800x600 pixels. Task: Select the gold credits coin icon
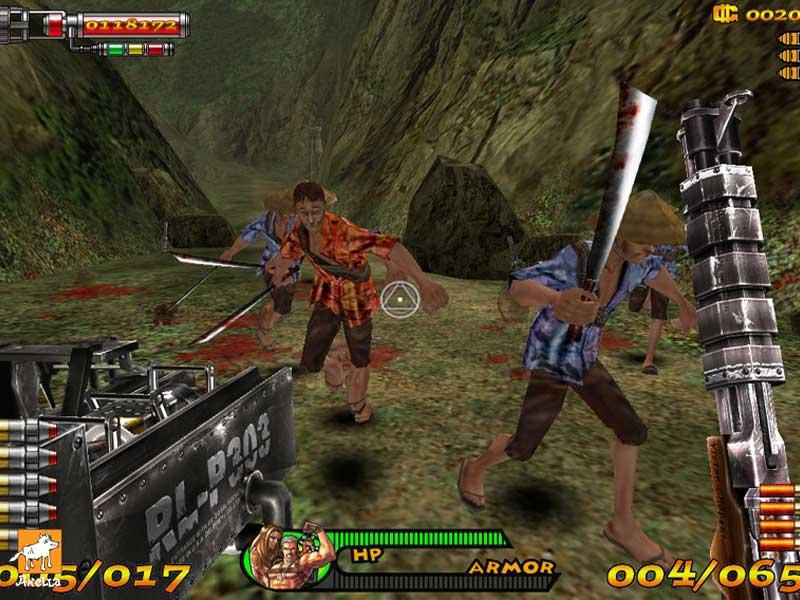pyautogui.click(x=725, y=13)
